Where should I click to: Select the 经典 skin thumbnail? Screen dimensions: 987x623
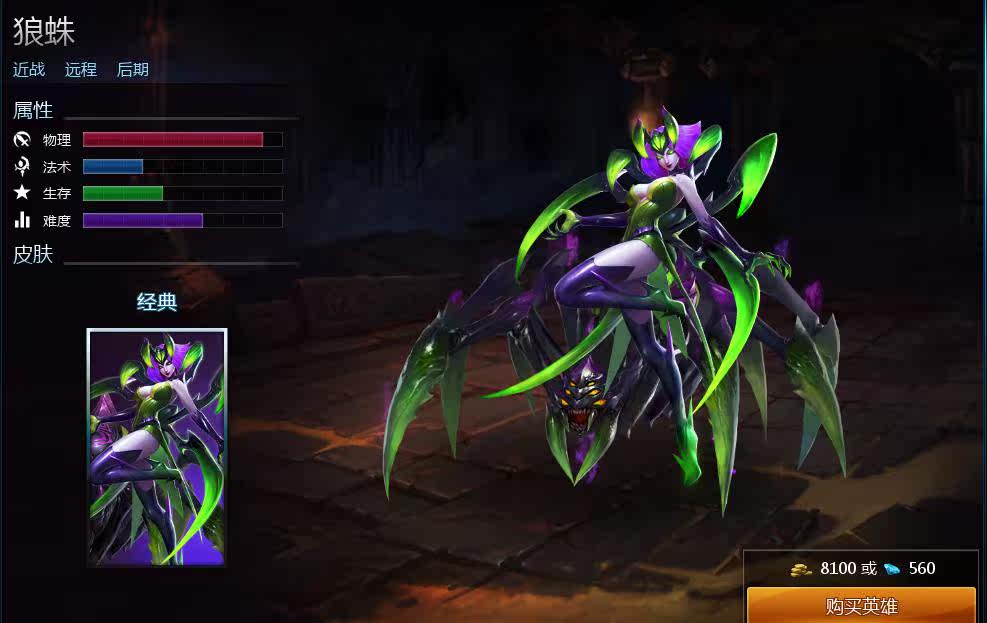[157, 446]
